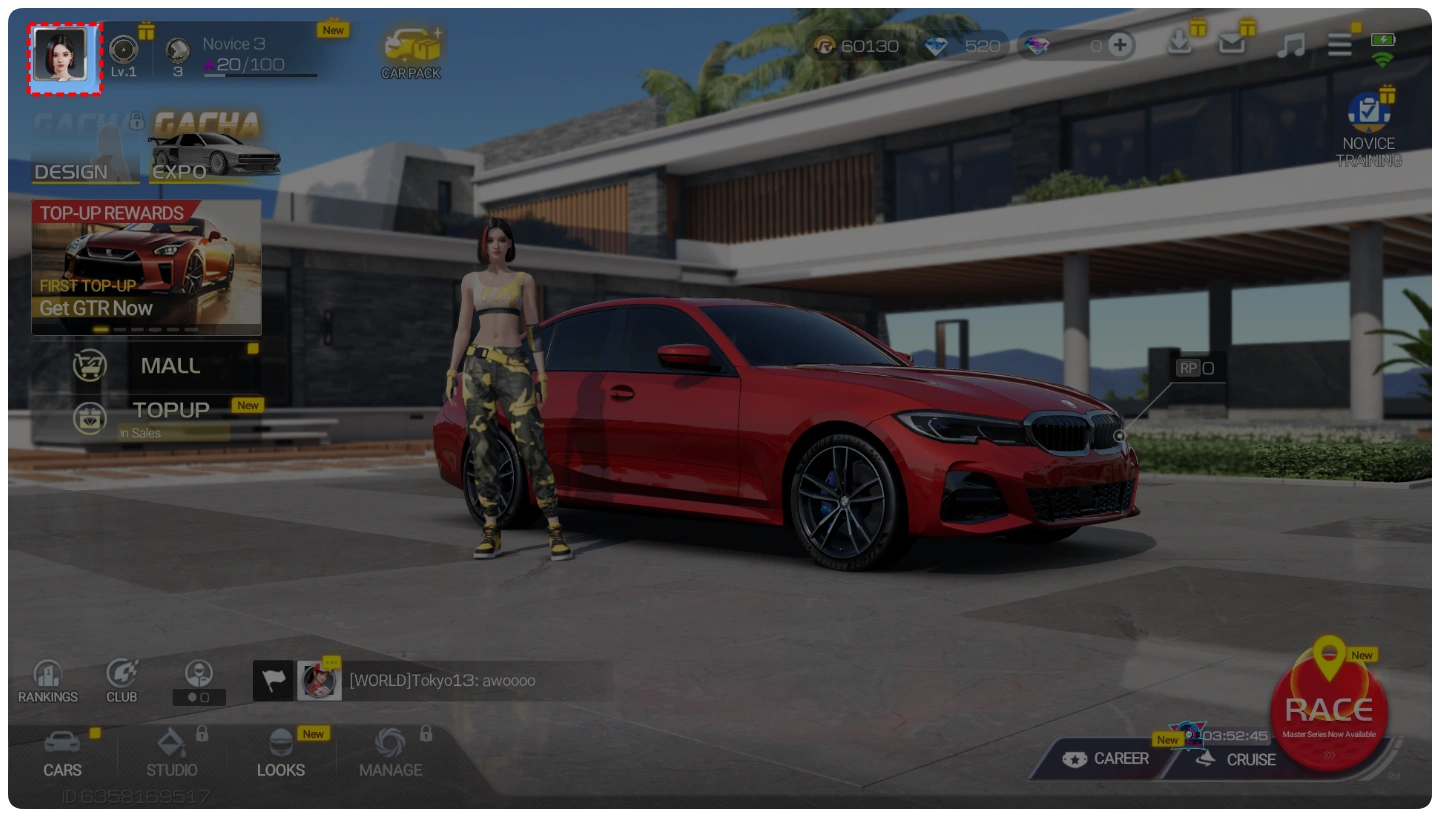The image size is (1440, 817).
Task: Check the mail inbox envelope
Action: (1232, 43)
